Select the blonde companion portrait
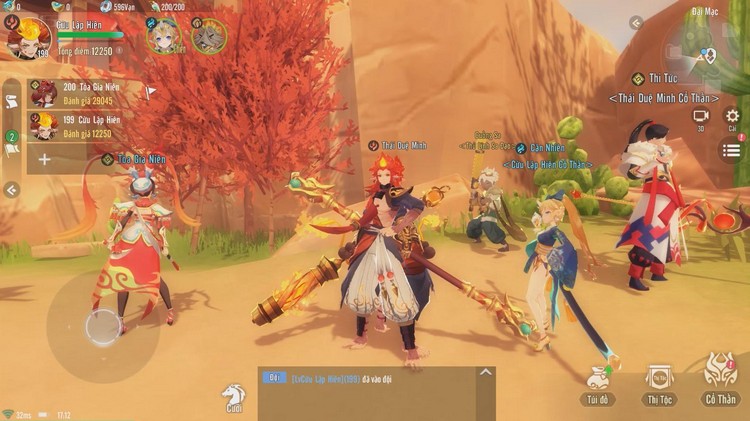The height and width of the screenshot is (421, 750). click(163, 36)
